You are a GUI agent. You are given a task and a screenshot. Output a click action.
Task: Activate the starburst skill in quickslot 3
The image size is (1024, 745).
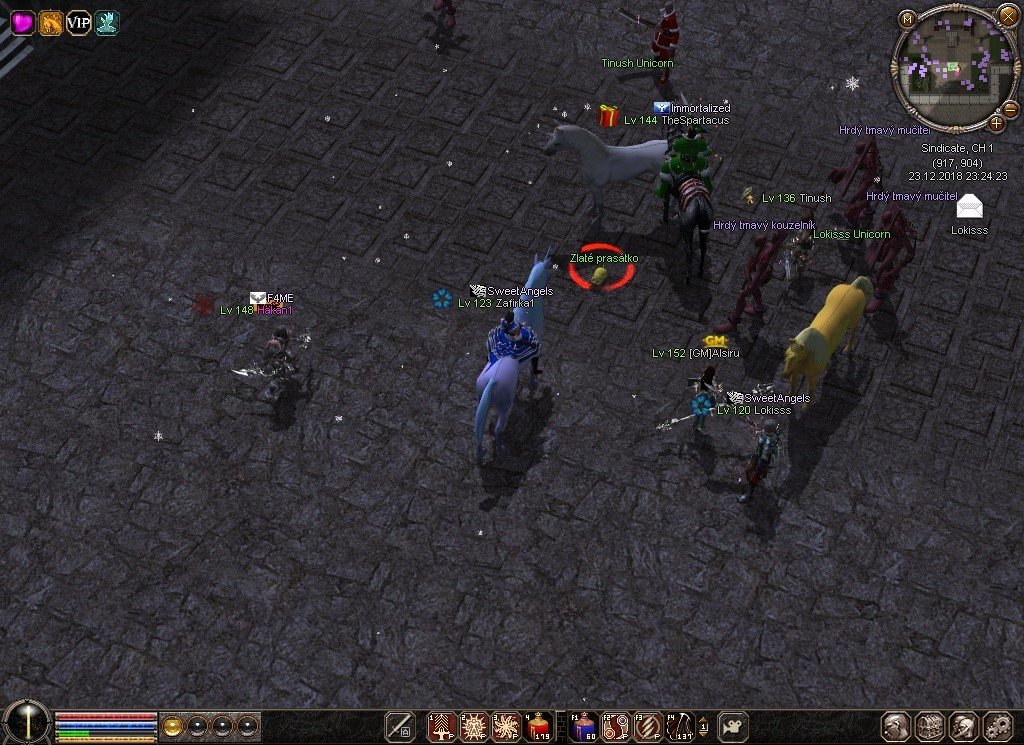click(x=506, y=726)
